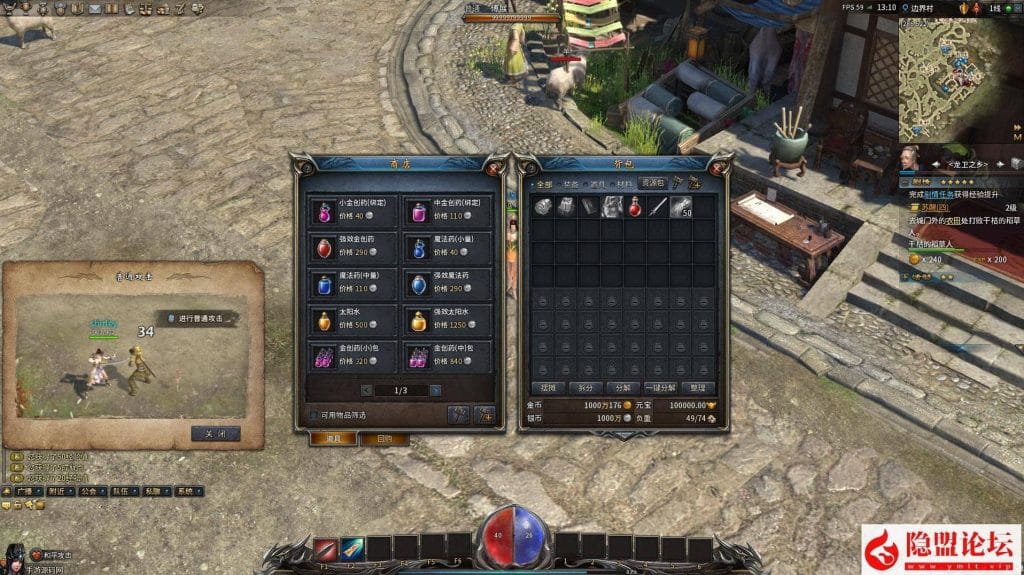Go to next shop page

437,390
